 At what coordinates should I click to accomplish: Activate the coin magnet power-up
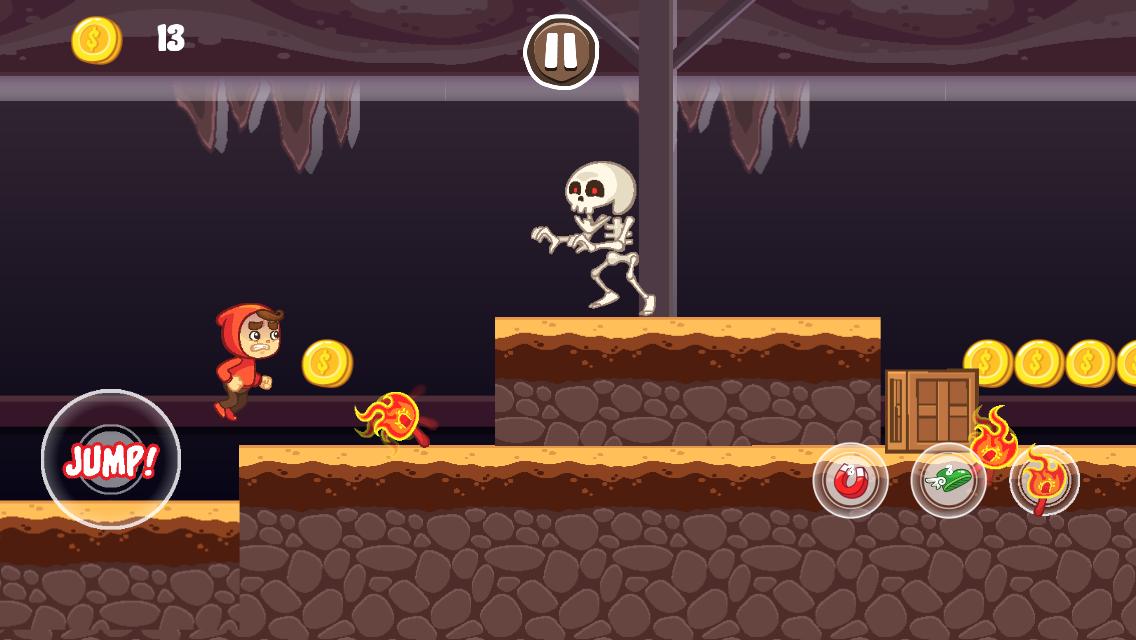point(850,481)
